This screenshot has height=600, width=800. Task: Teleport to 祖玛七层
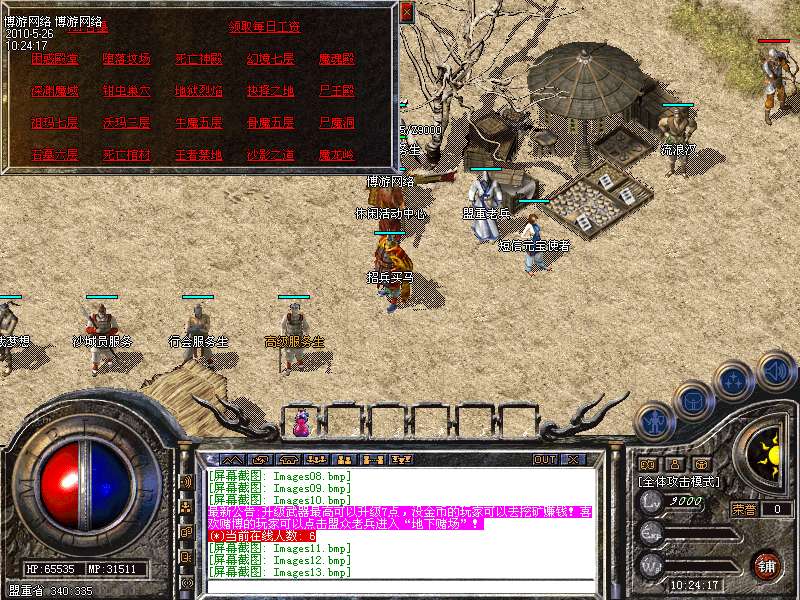pos(54,123)
